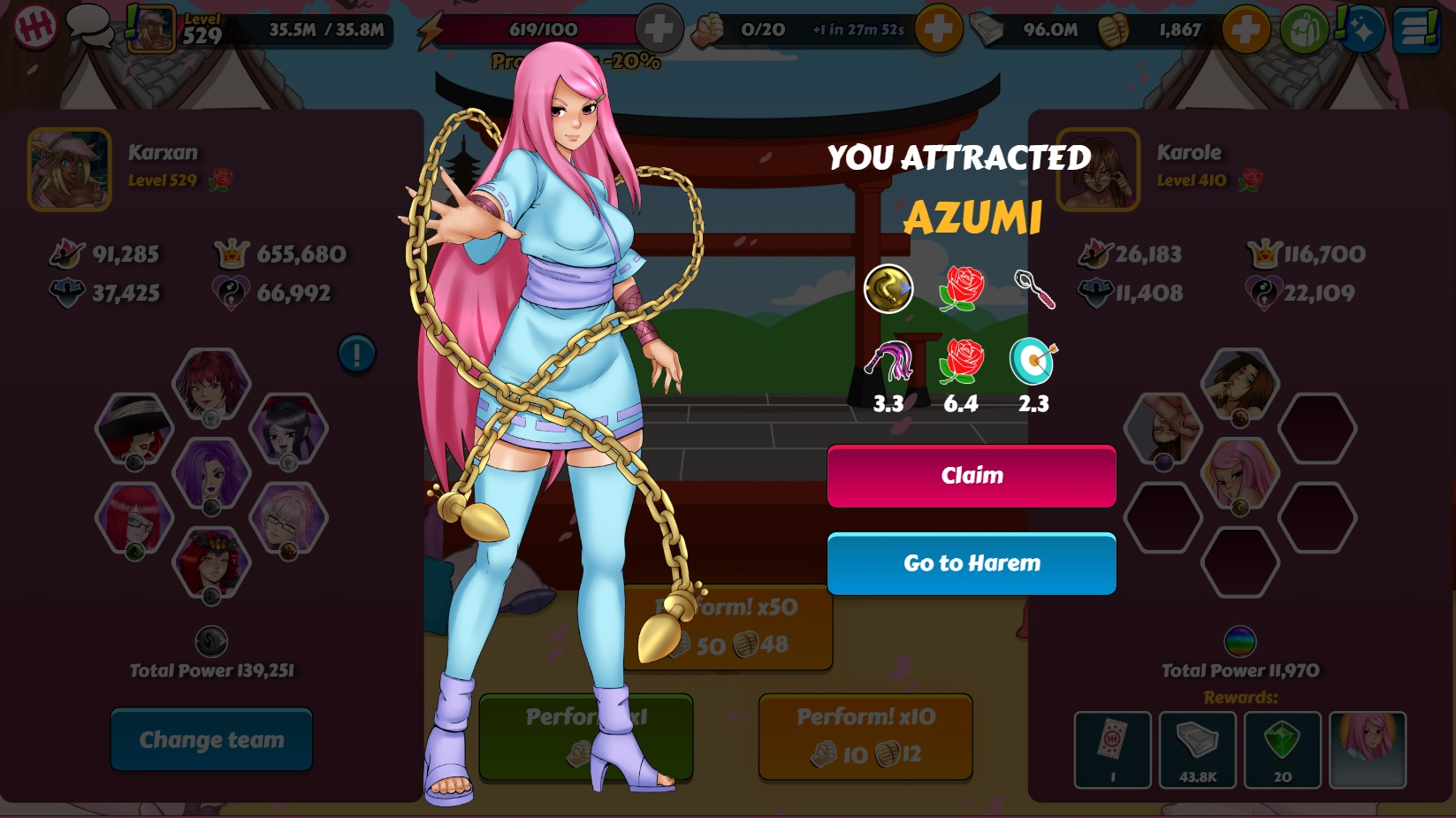View Karole's opponent portrait
This screenshot has width=1456, height=818.
click(1098, 170)
